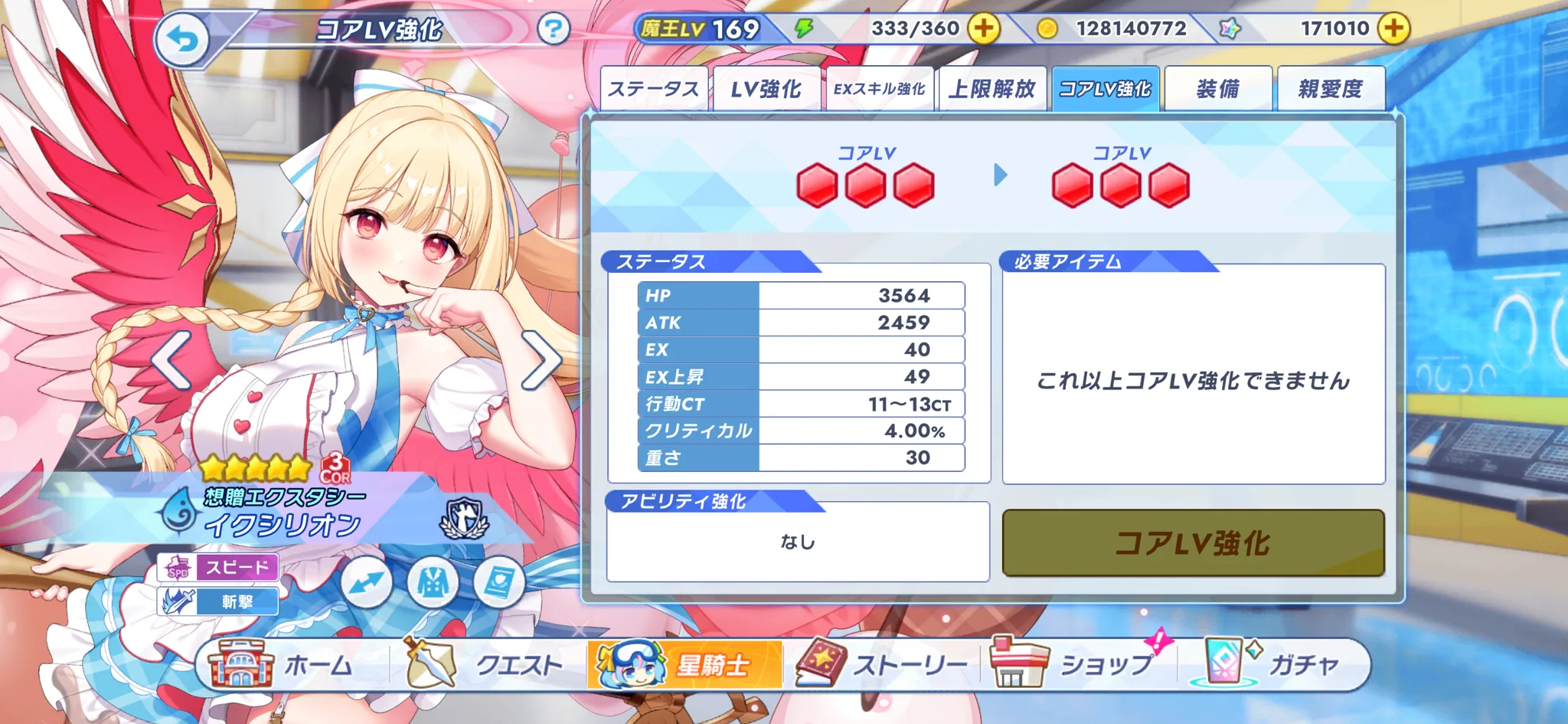Show the 親愛度 affection tab
This screenshot has height=724, width=1568.
[x=1331, y=89]
